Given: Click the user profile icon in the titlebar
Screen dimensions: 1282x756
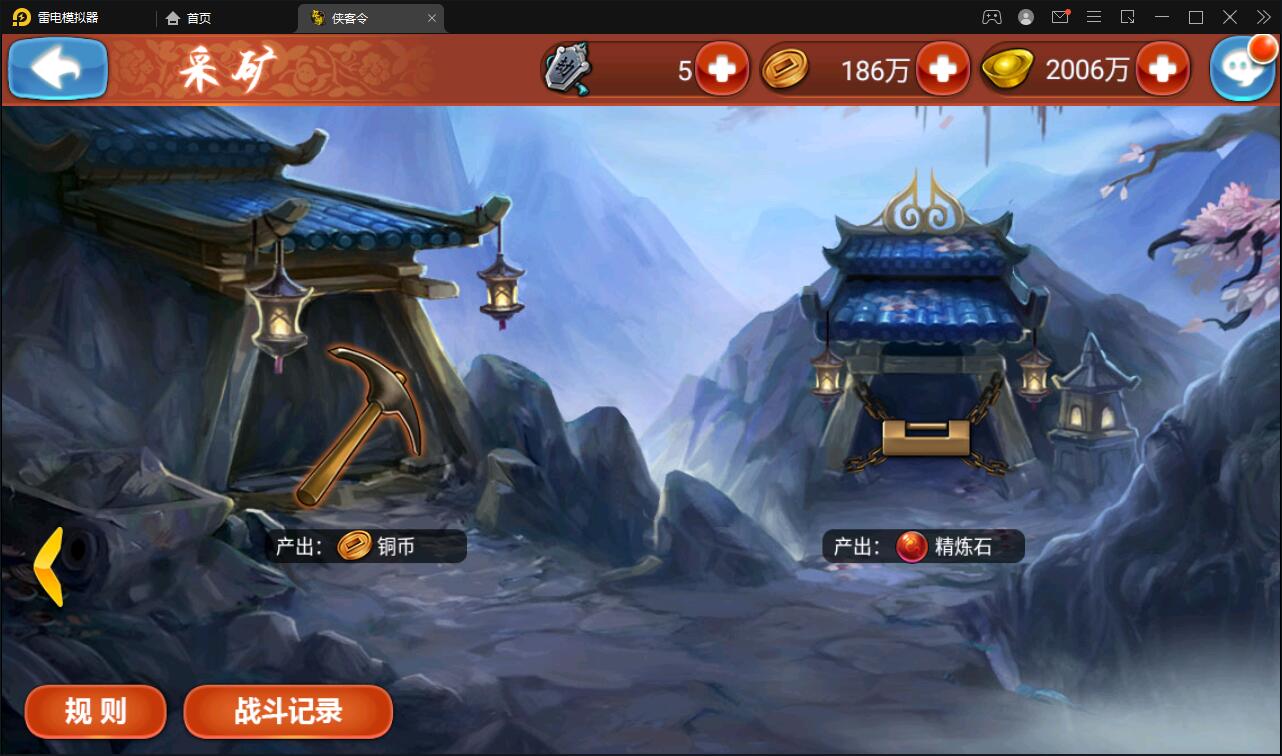Looking at the screenshot, I should [x=1024, y=17].
